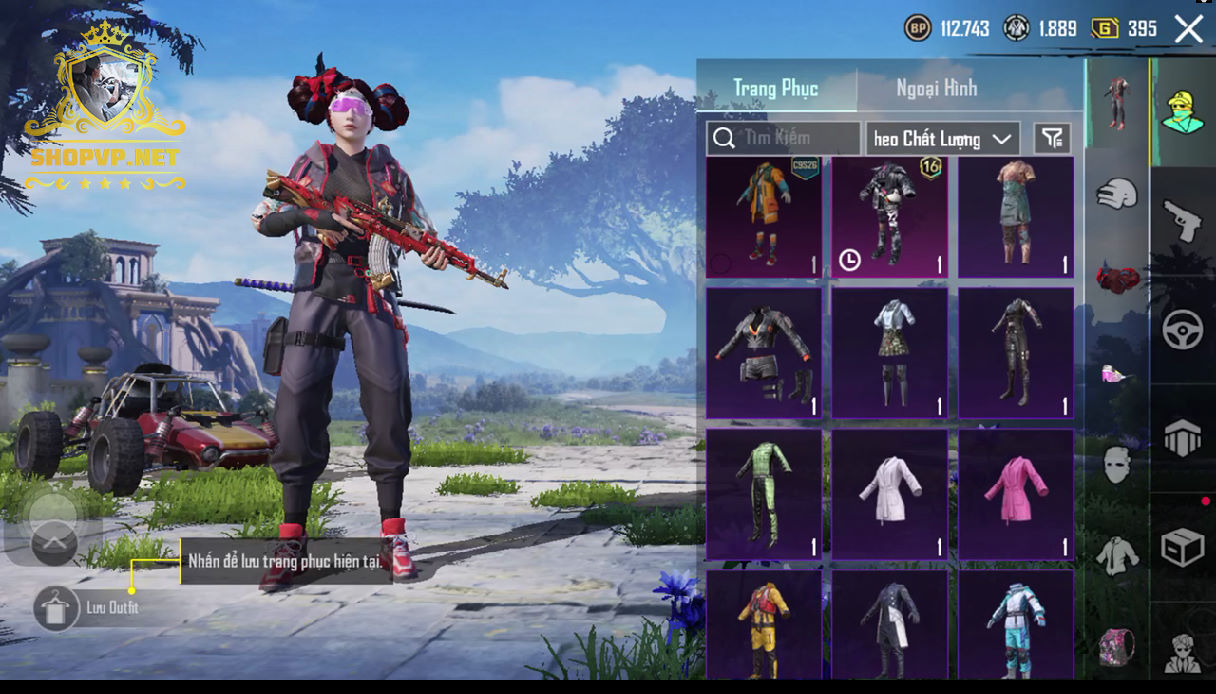This screenshot has height=694, width=1216.
Task: Open the steering wheel vehicle category
Action: 1182,330
